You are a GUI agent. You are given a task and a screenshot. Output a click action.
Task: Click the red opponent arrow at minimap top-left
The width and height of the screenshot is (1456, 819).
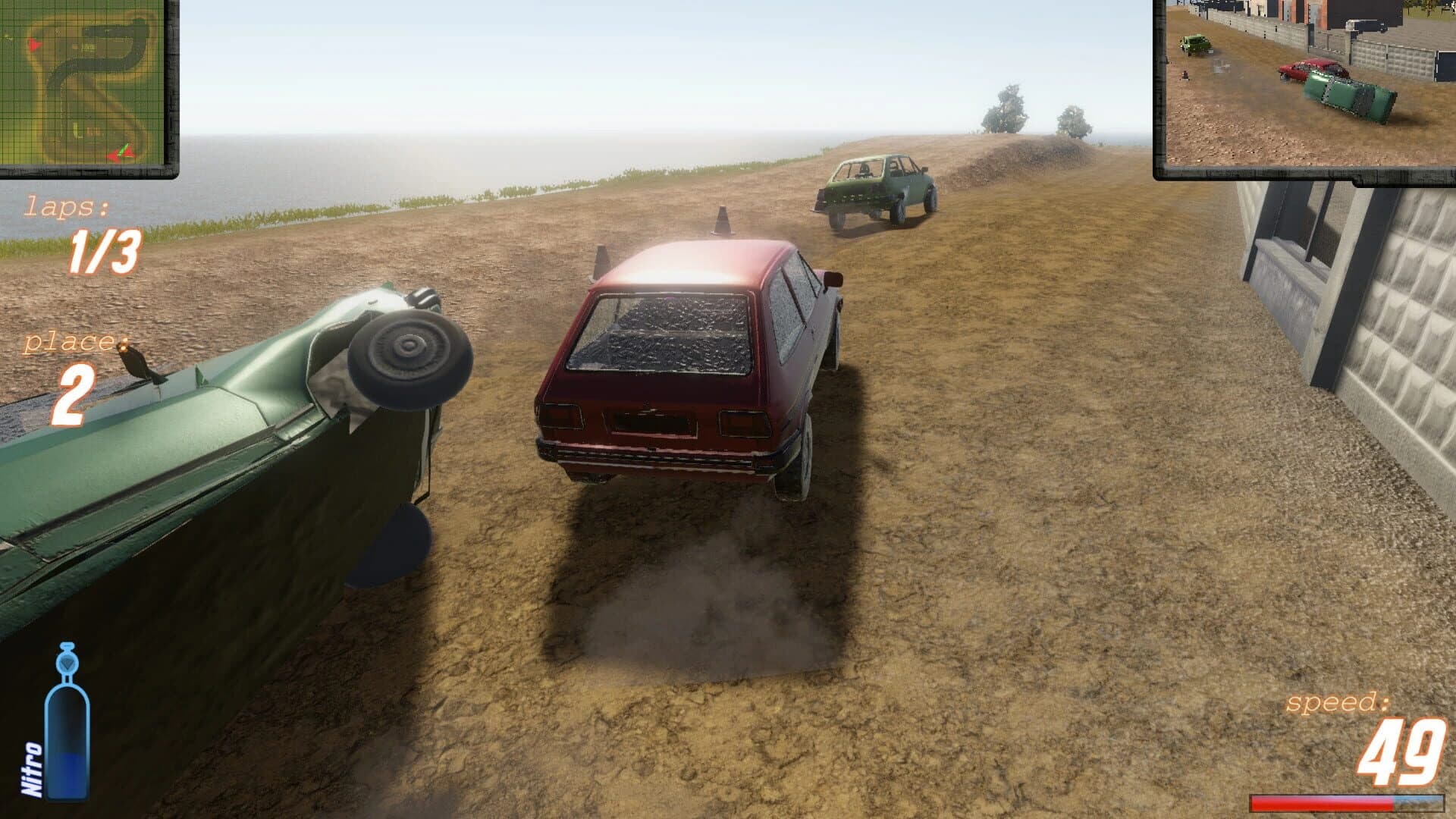click(x=35, y=45)
